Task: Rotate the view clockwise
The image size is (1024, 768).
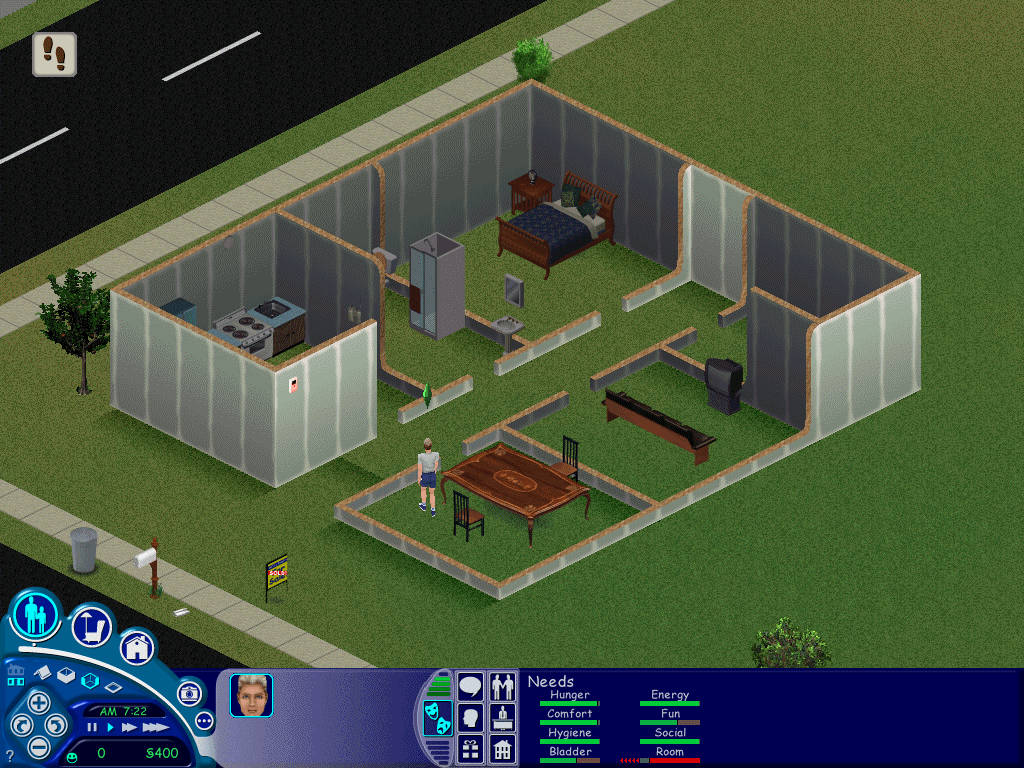Action: (x=57, y=724)
